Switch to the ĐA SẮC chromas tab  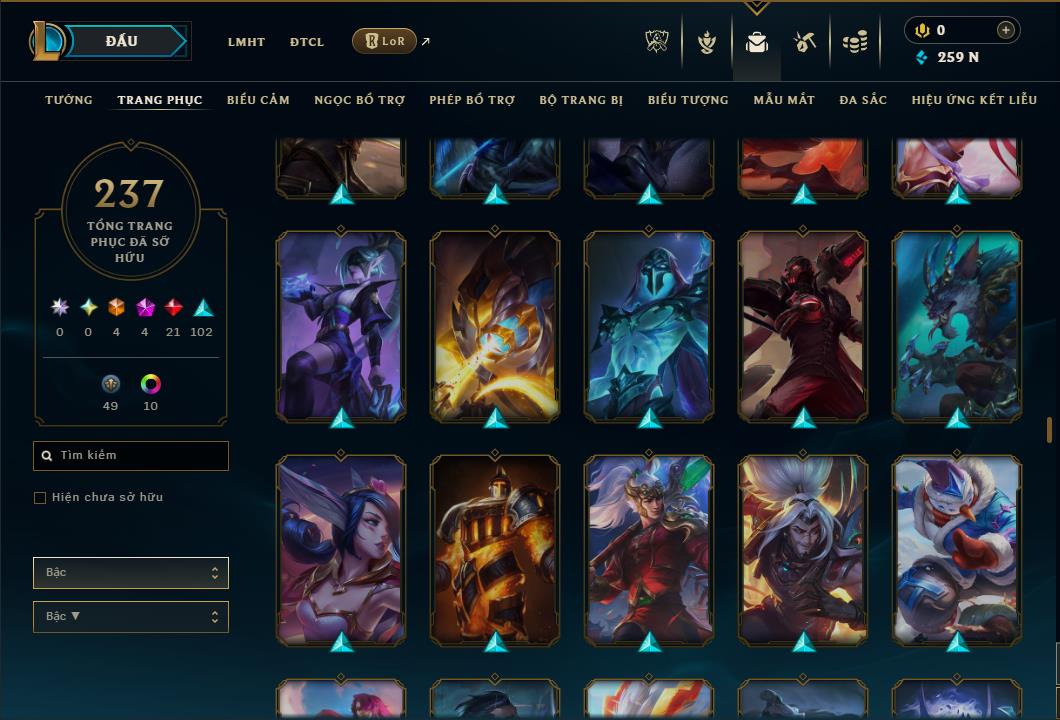[x=863, y=100]
